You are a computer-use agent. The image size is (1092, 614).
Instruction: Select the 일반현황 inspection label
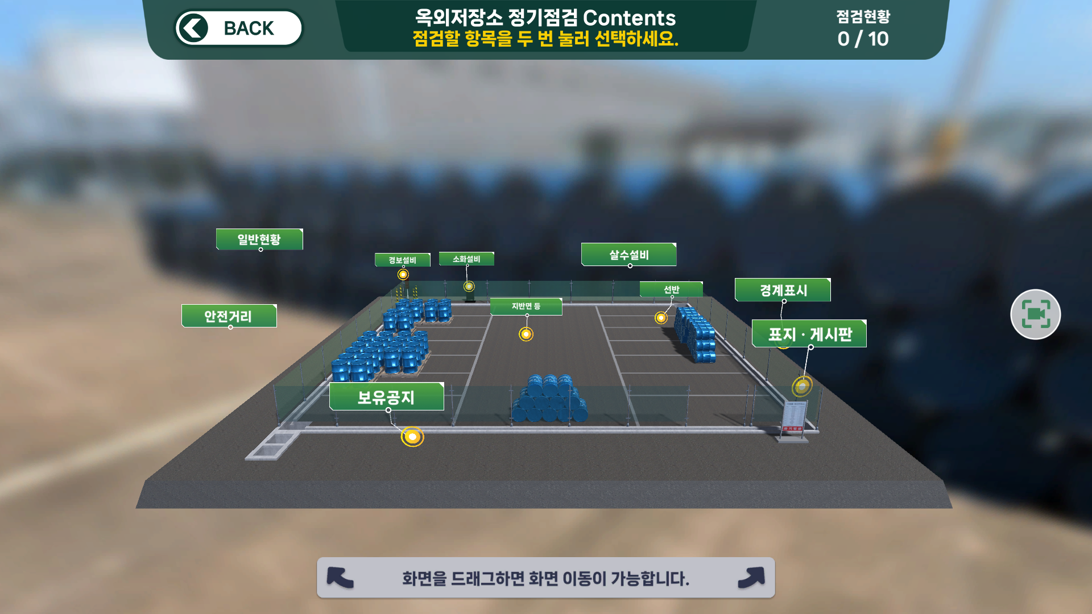259,239
